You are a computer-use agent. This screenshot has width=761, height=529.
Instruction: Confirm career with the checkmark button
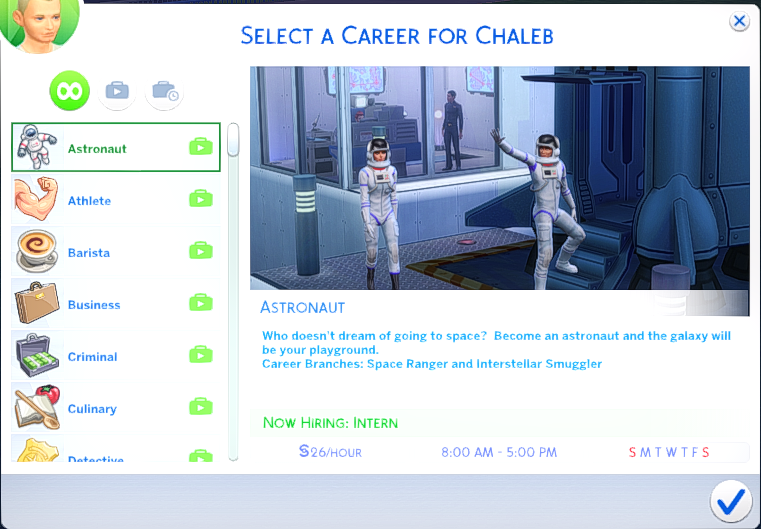pos(732,498)
